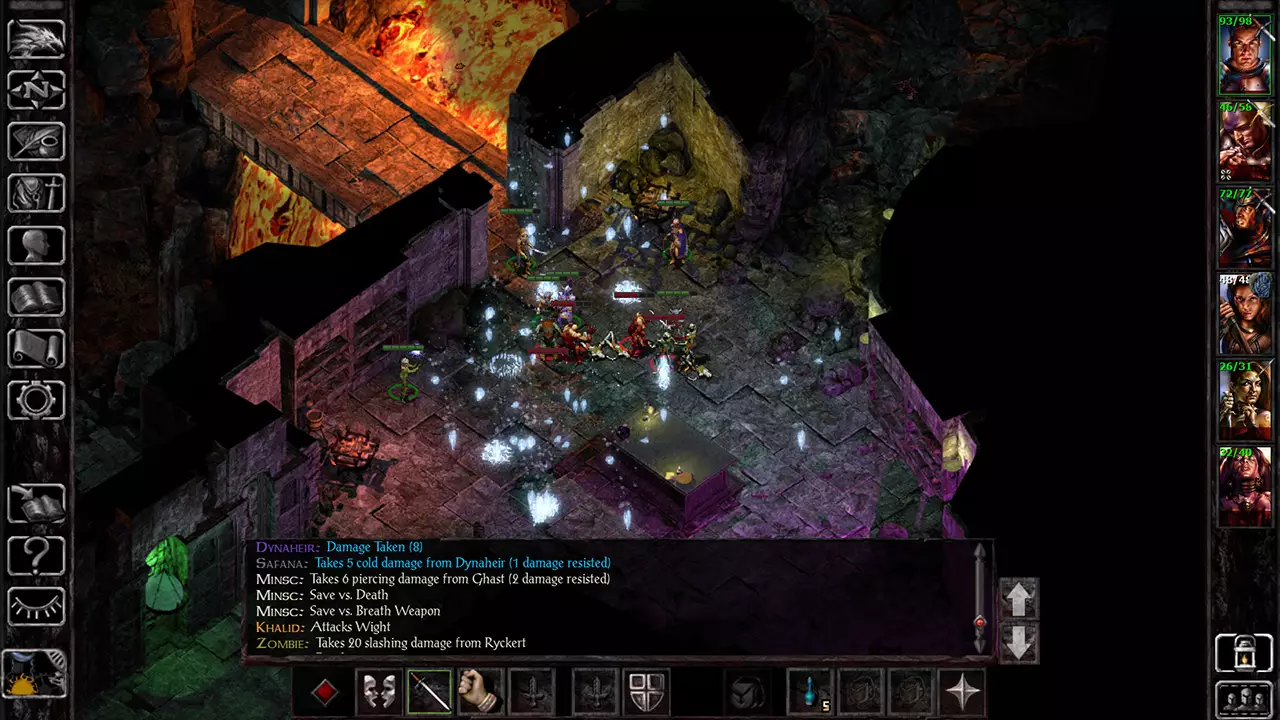Click the dragon emblem atop the sidebar

tap(36, 38)
